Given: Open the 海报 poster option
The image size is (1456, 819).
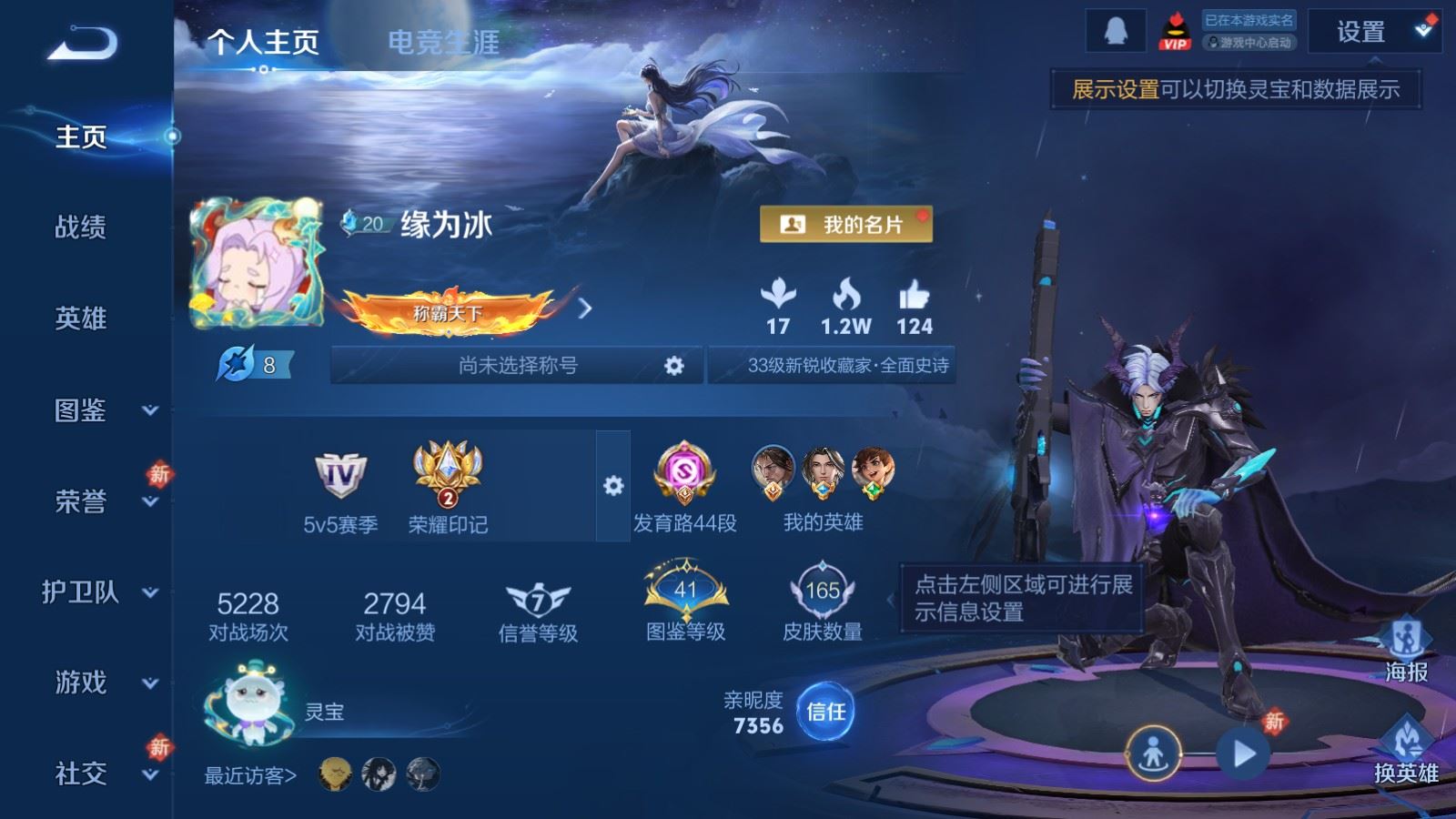Looking at the screenshot, I should tap(1406, 652).
